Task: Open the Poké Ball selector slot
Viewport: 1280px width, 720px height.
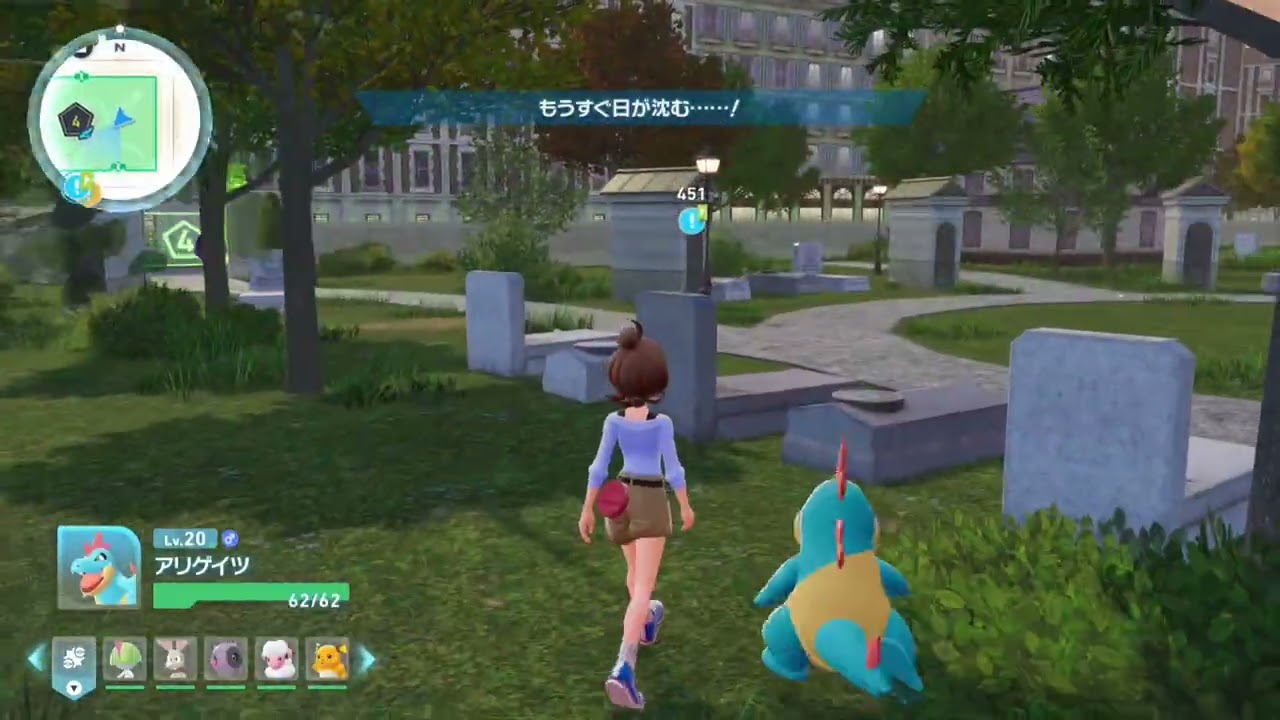Action: click(74, 662)
